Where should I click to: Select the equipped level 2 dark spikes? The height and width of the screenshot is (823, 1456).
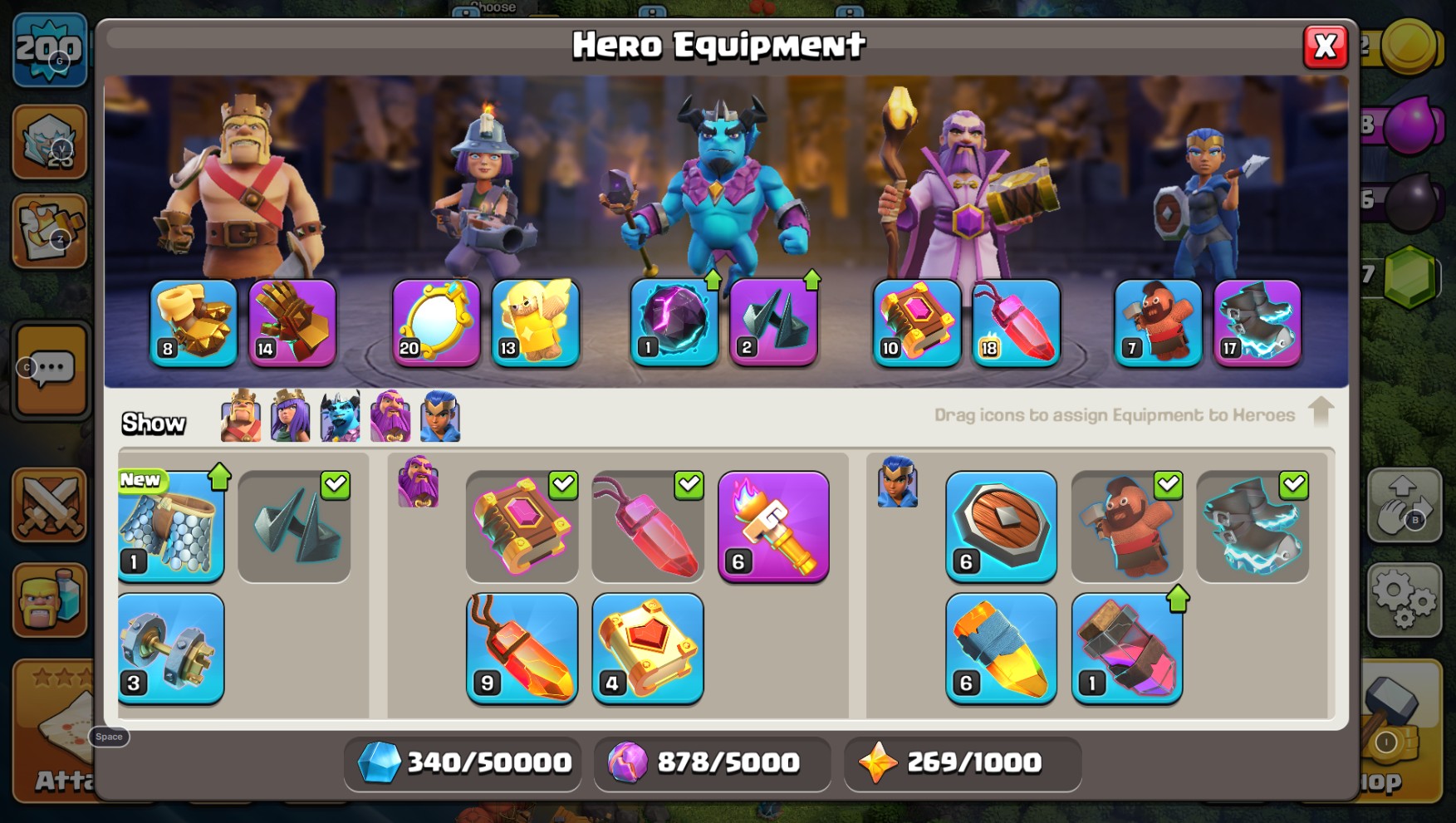point(773,322)
